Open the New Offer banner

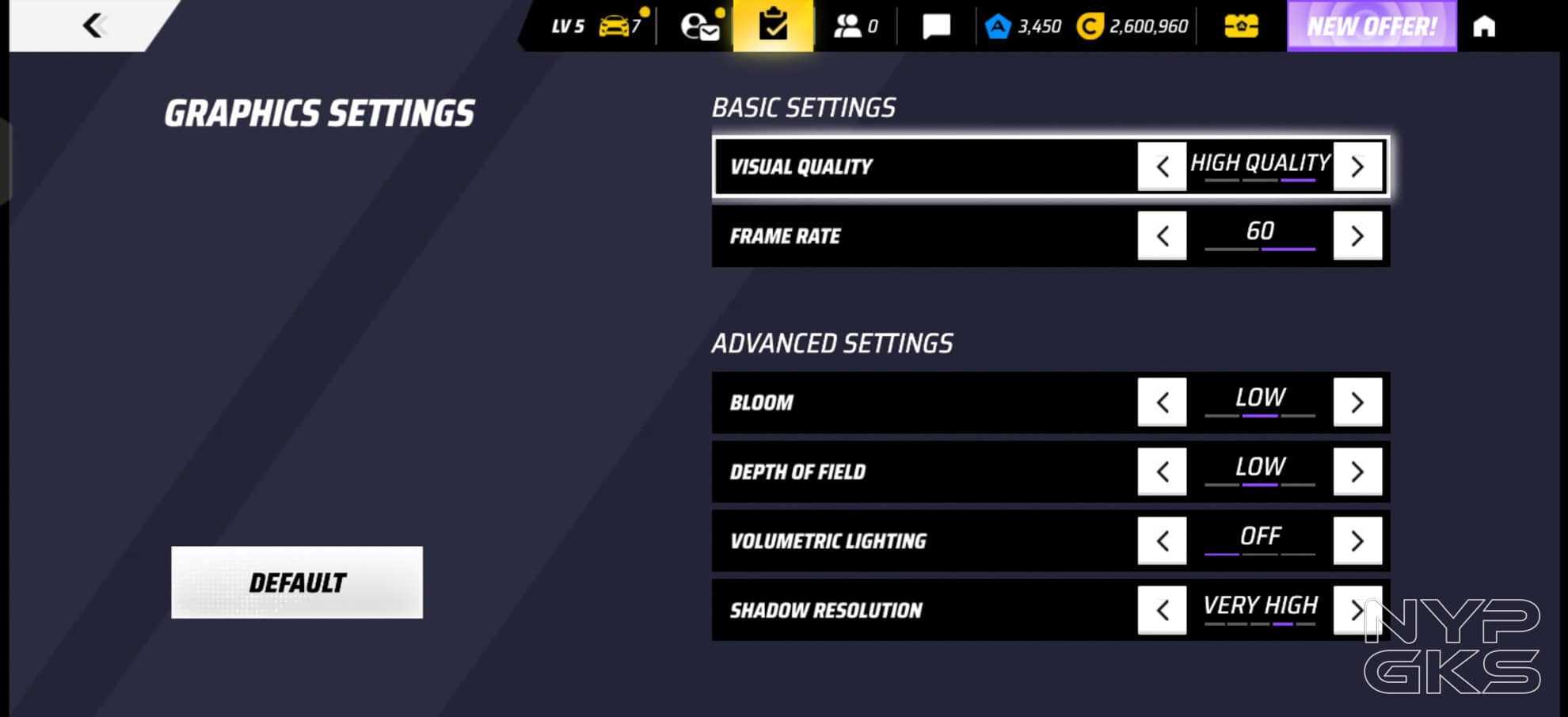tap(1372, 26)
